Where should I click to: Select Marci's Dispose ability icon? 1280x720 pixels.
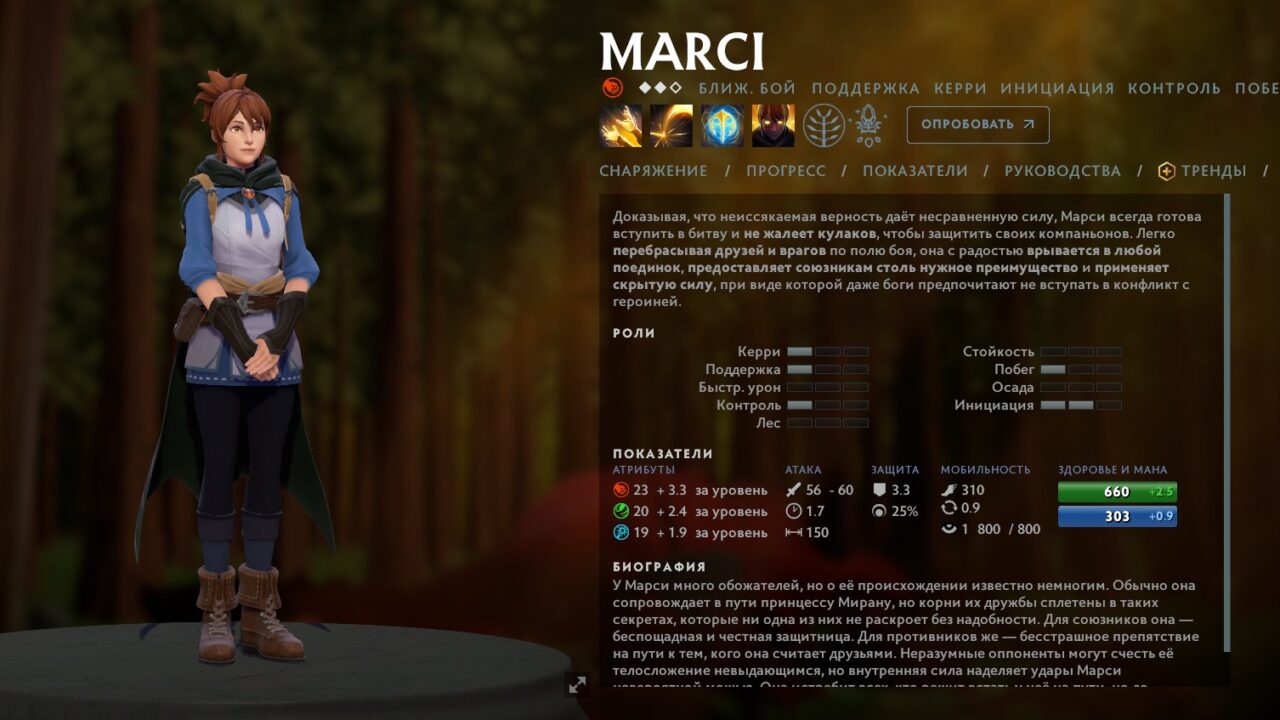pos(621,126)
